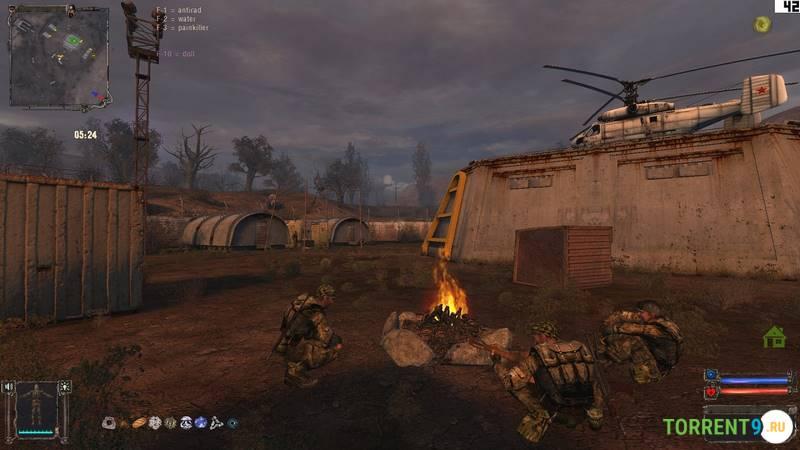The image size is (800, 450).
Task: Select the bread loaf in the belt
Action: pyautogui.click(x=139, y=423)
